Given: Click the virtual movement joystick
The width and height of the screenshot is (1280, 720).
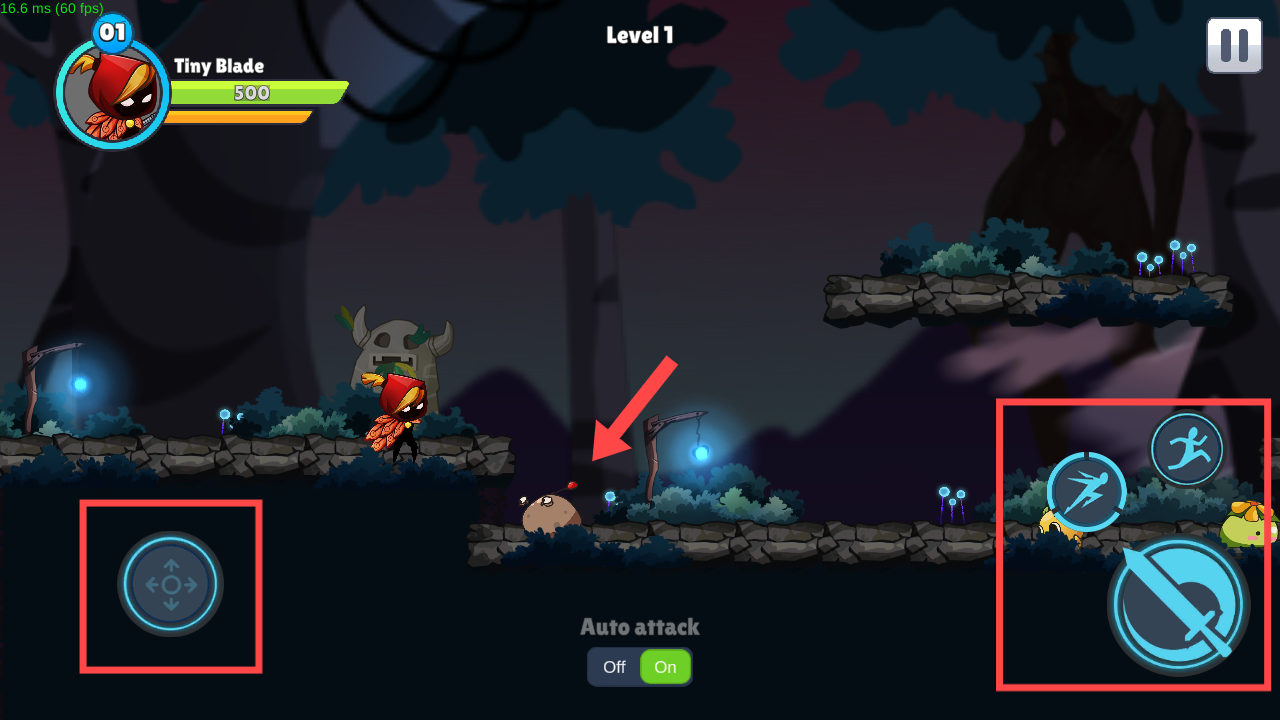Looking at the screenshot, I should [171, 584].
